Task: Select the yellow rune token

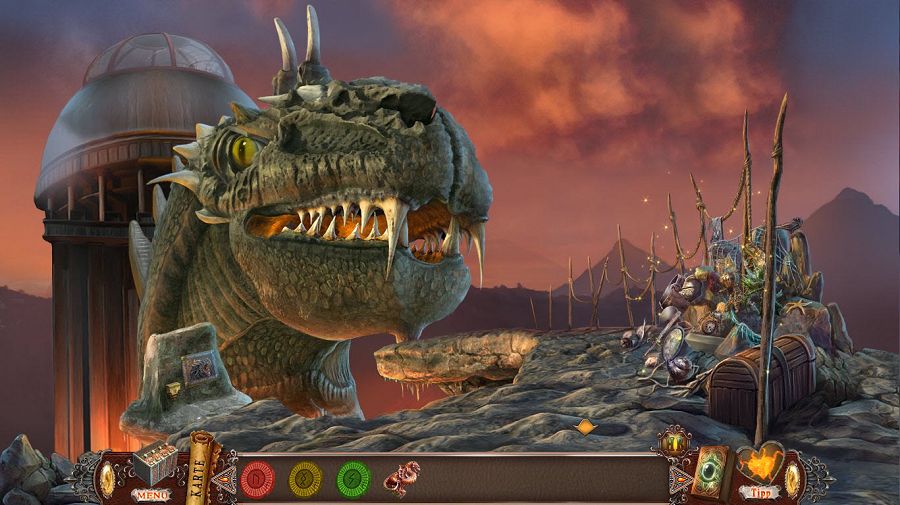Action: point(306,478)
